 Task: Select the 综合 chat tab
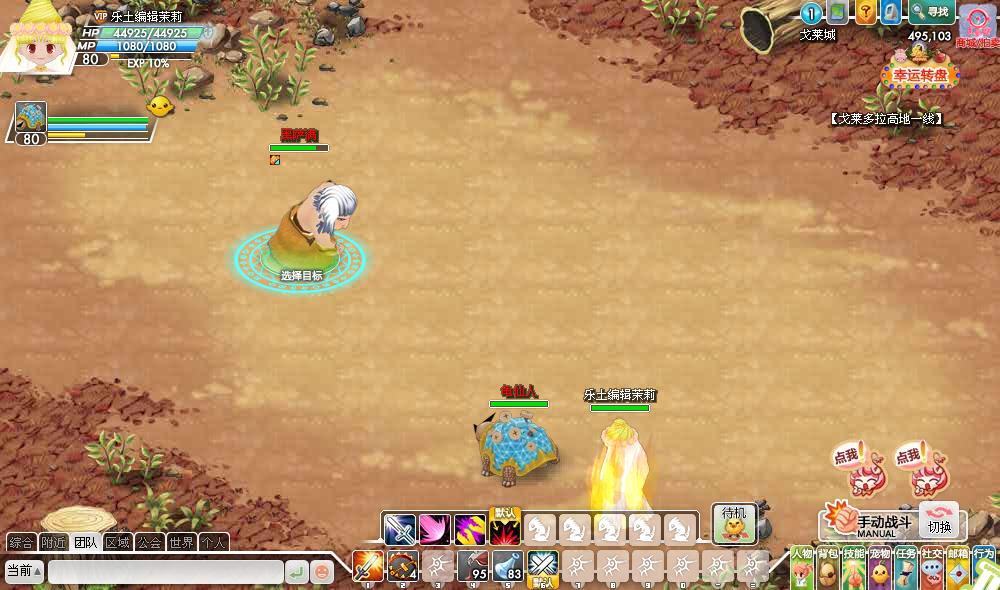click(21, 543)
